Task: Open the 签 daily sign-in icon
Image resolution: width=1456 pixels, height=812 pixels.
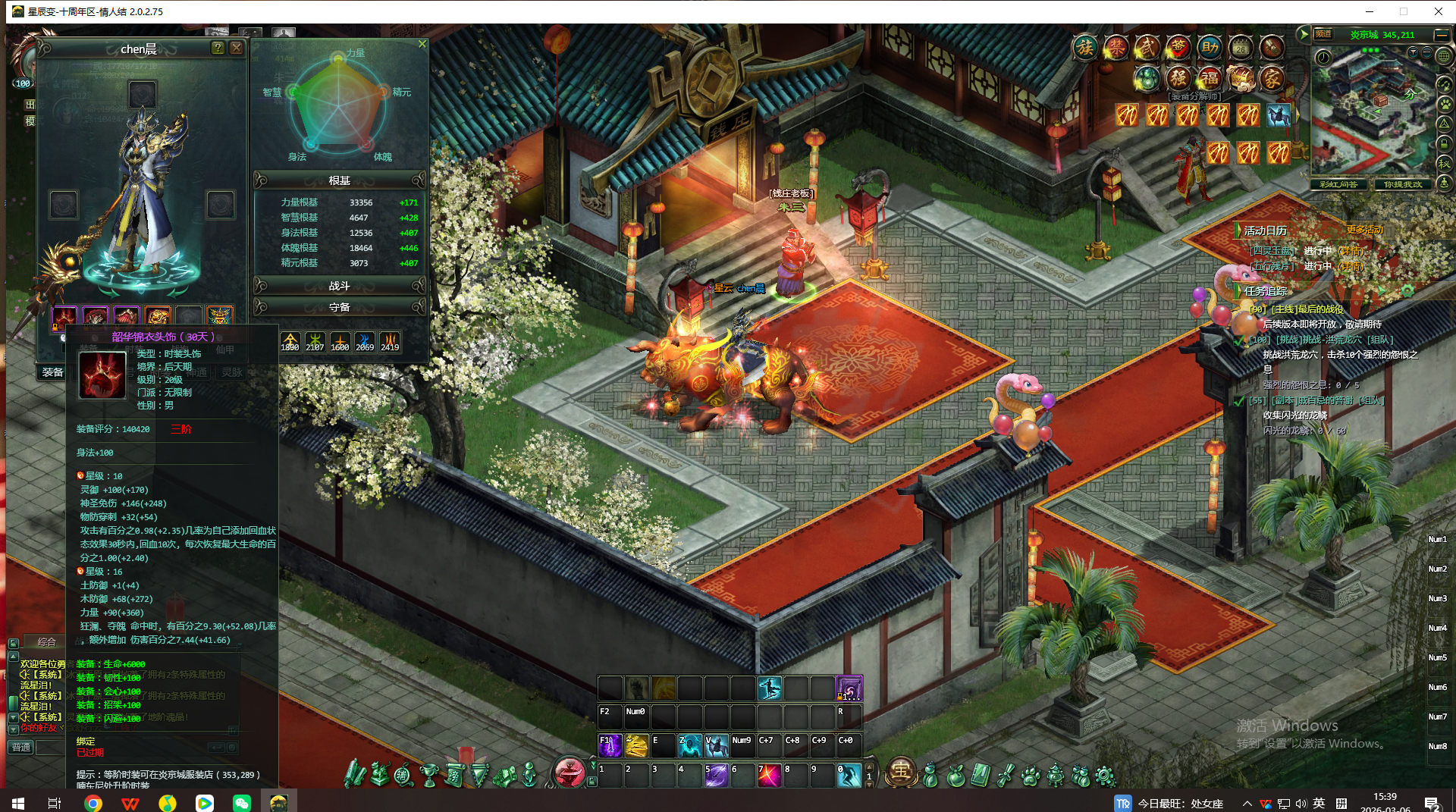Action: [x=1178, y=48]
